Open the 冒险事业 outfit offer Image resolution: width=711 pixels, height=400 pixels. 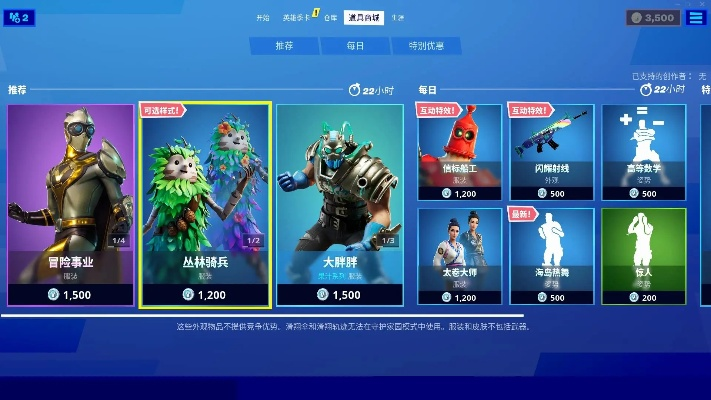point(70,204)
